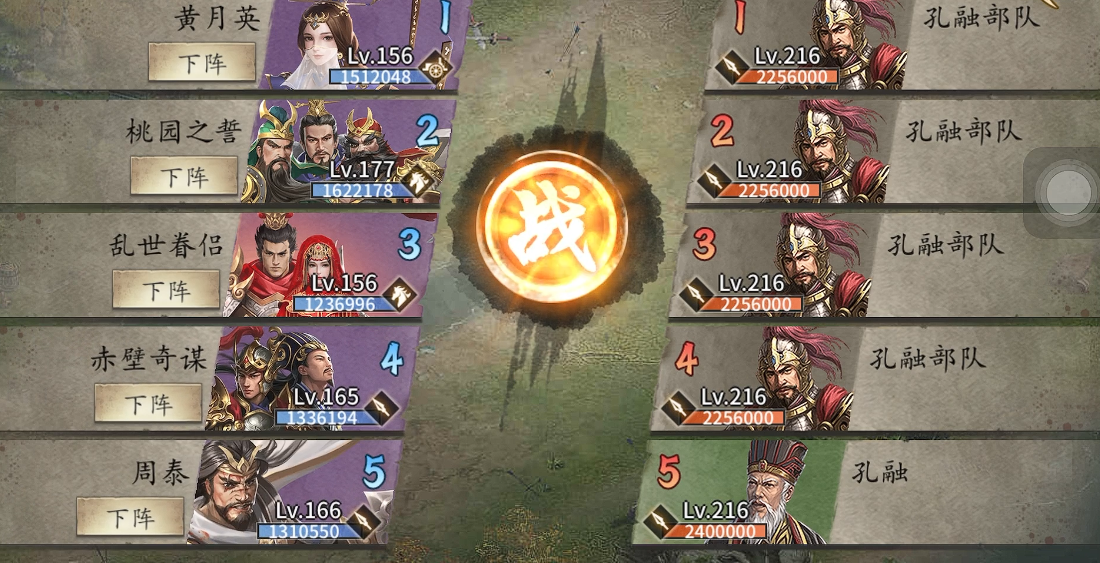Click 下阵 for the 桃园之誓 team
This screenshot has width=1100, height=563.
[184, 177]
